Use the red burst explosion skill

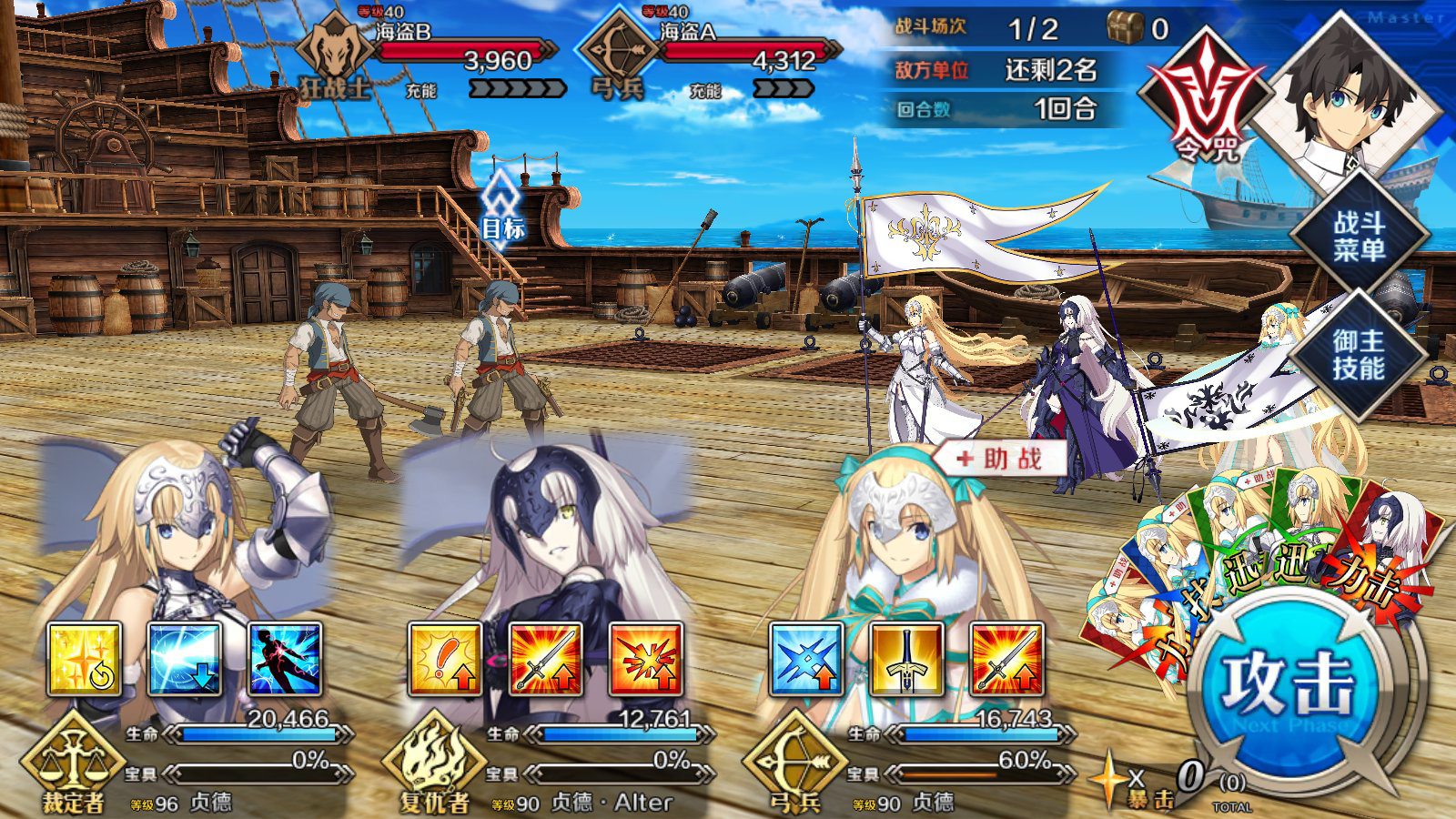click(645, 659)
